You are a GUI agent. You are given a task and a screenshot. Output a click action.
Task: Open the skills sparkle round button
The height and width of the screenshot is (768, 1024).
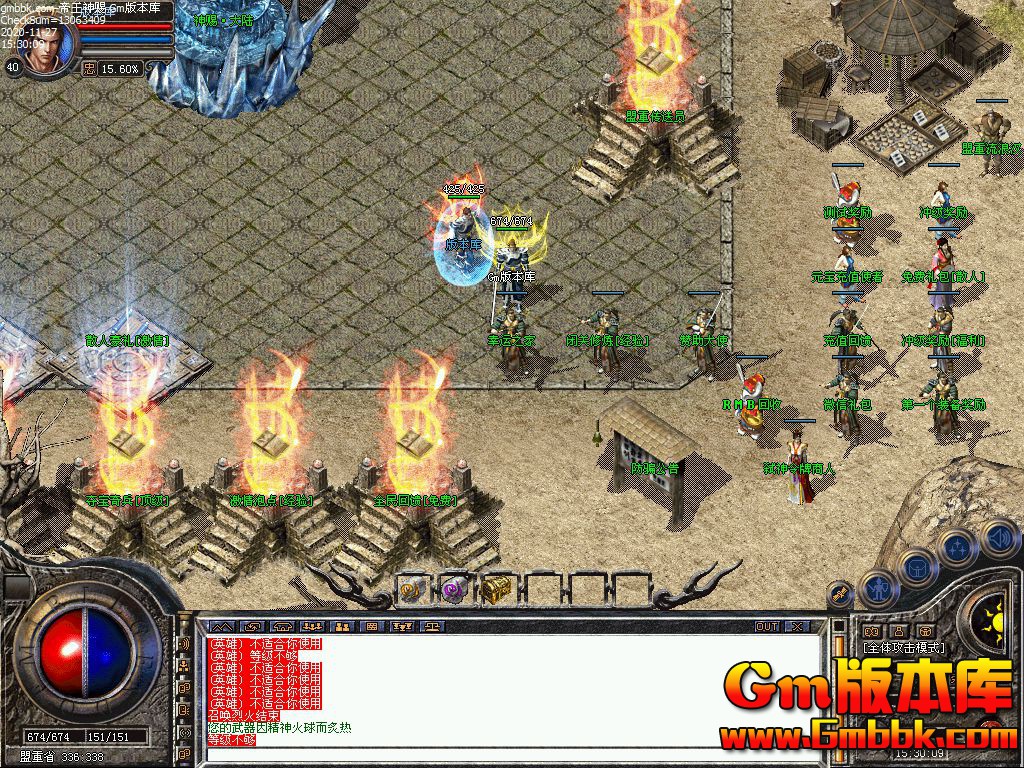pos(957,547)
